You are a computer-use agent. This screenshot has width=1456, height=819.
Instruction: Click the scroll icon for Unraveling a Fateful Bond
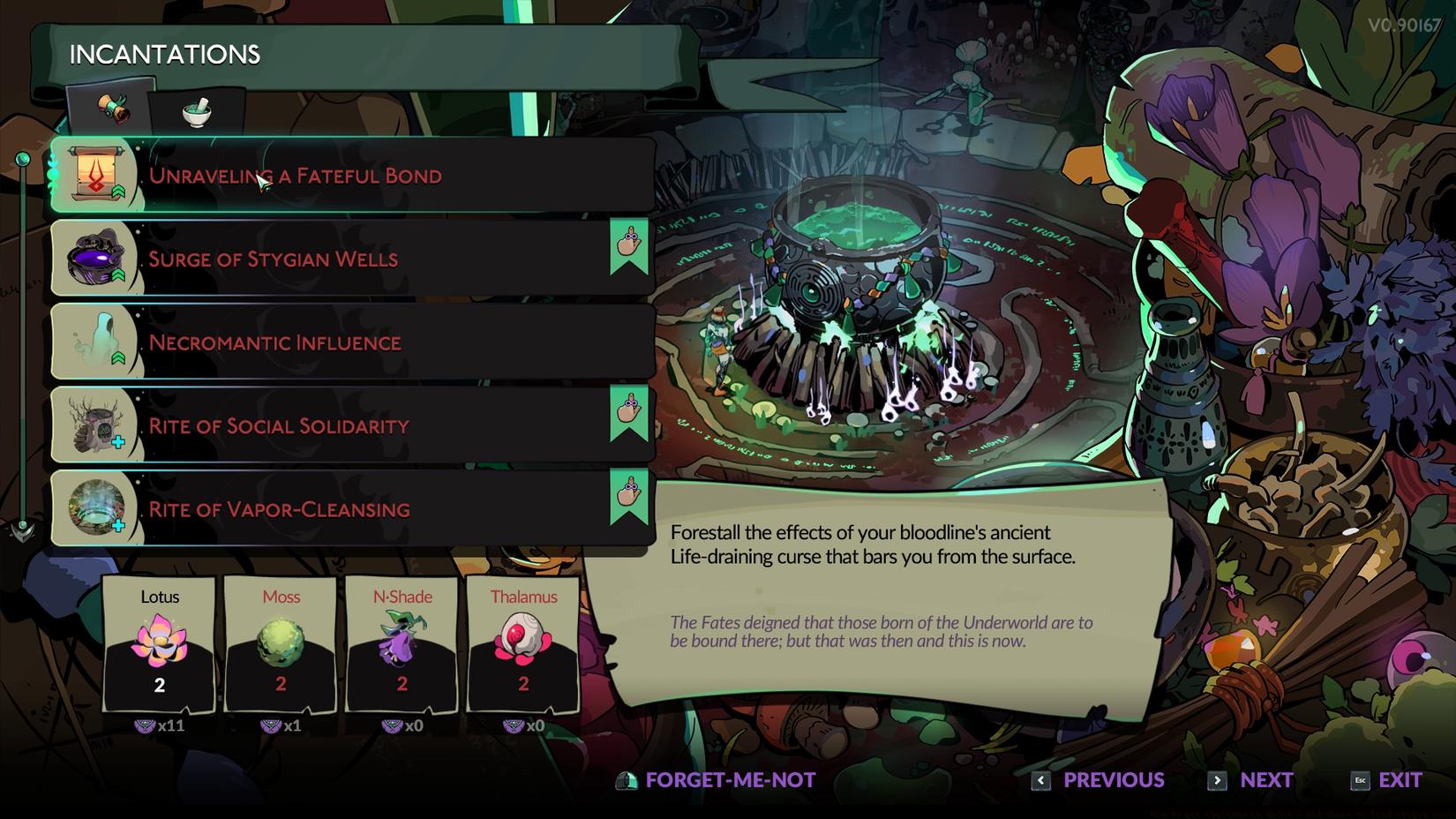(x=97, y=174)
